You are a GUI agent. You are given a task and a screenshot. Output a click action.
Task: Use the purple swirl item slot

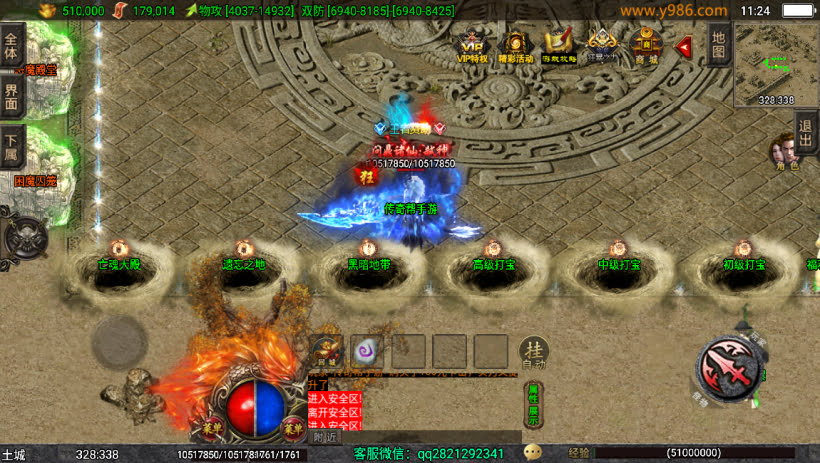pyautogui.click(x=367, y=351)
